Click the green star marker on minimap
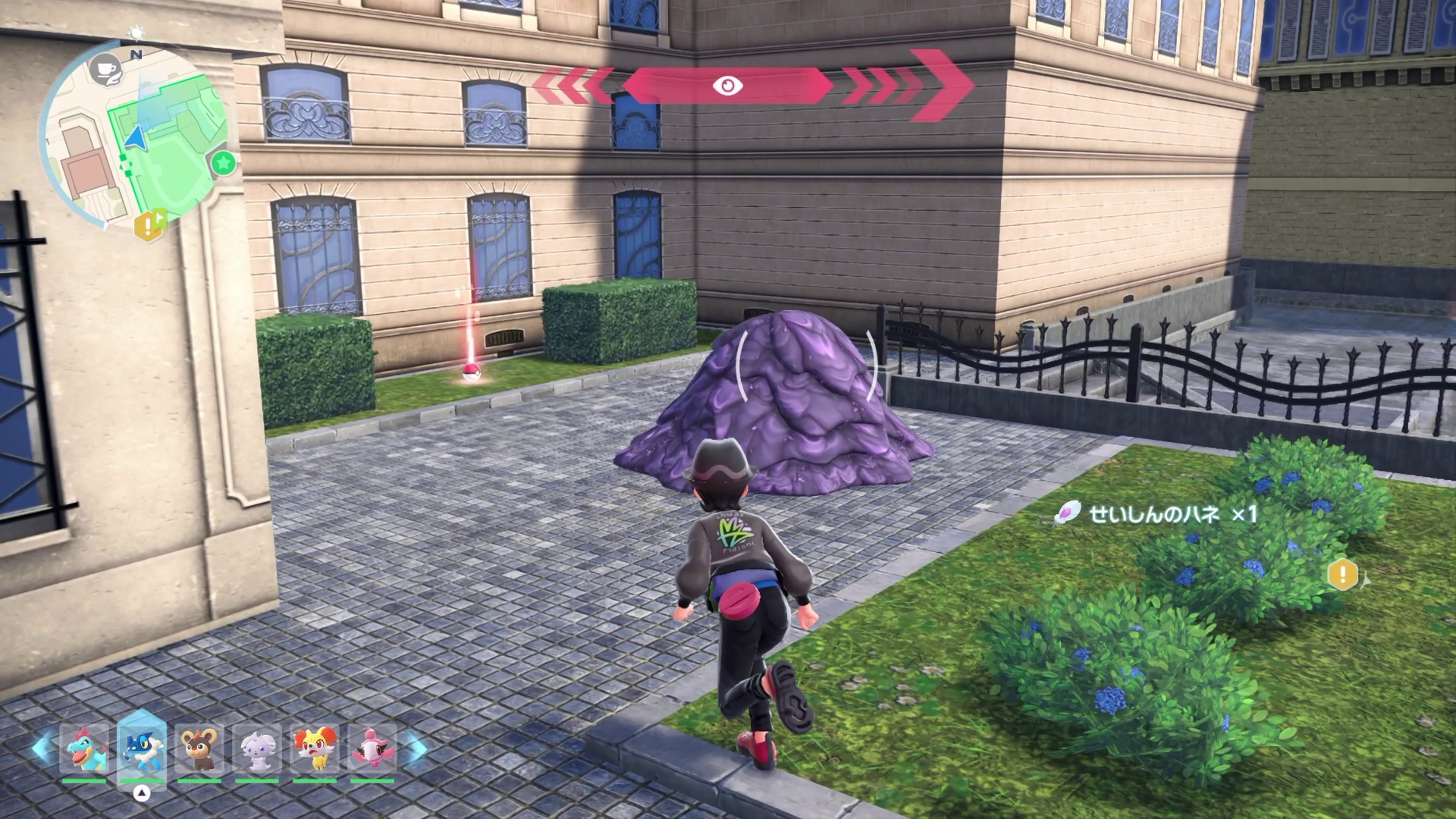1456x819 pixels. 223,162
